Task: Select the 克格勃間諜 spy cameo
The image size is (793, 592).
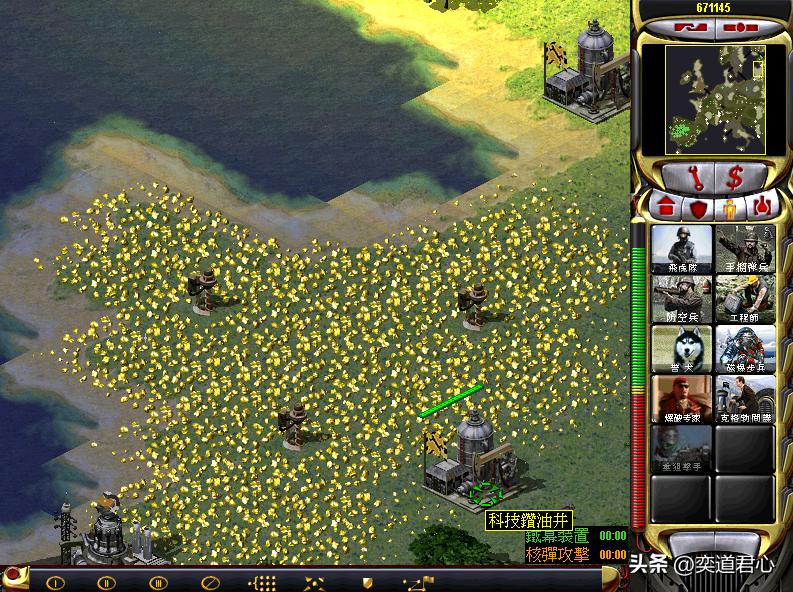Action: click(x=745, y=398)
